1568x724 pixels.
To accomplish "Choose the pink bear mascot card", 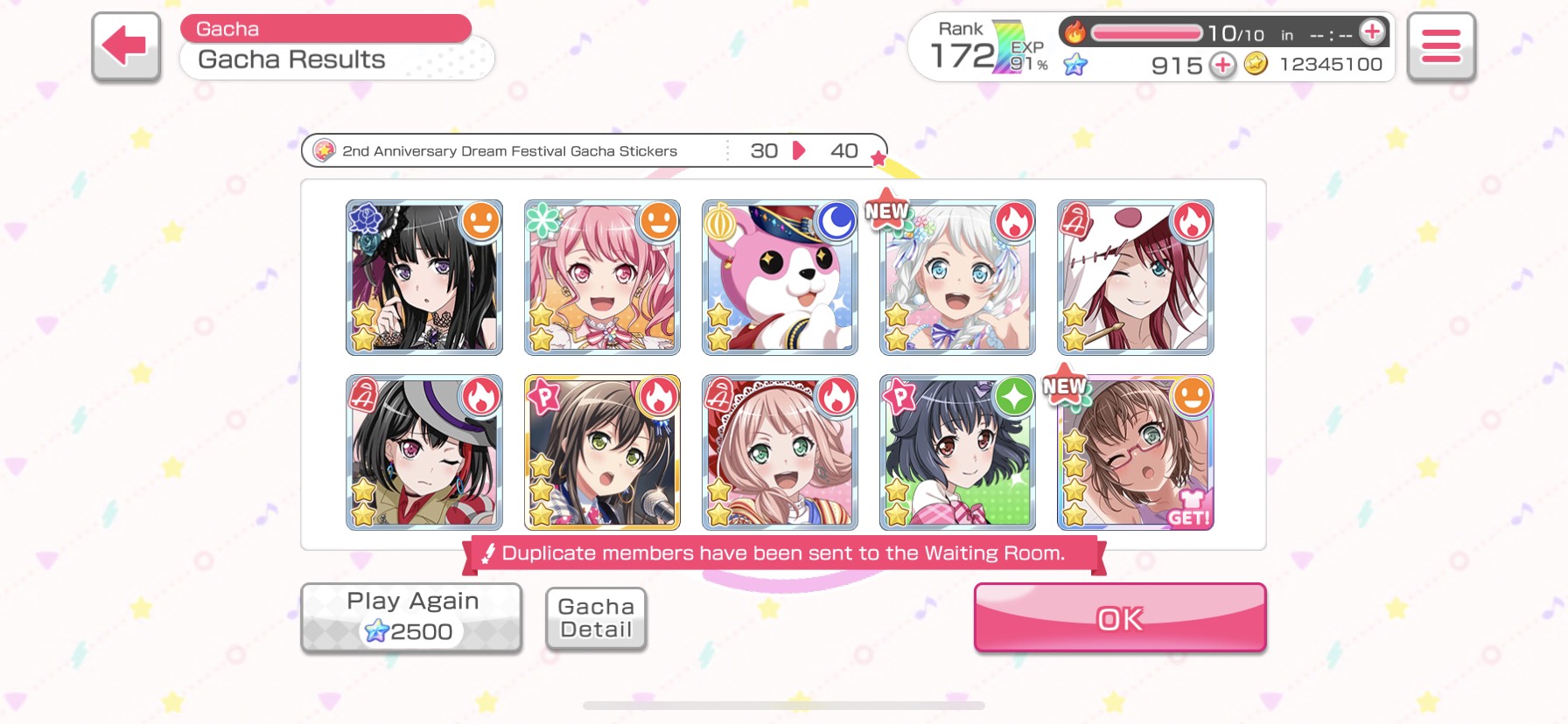I will (x=780, y=277).
